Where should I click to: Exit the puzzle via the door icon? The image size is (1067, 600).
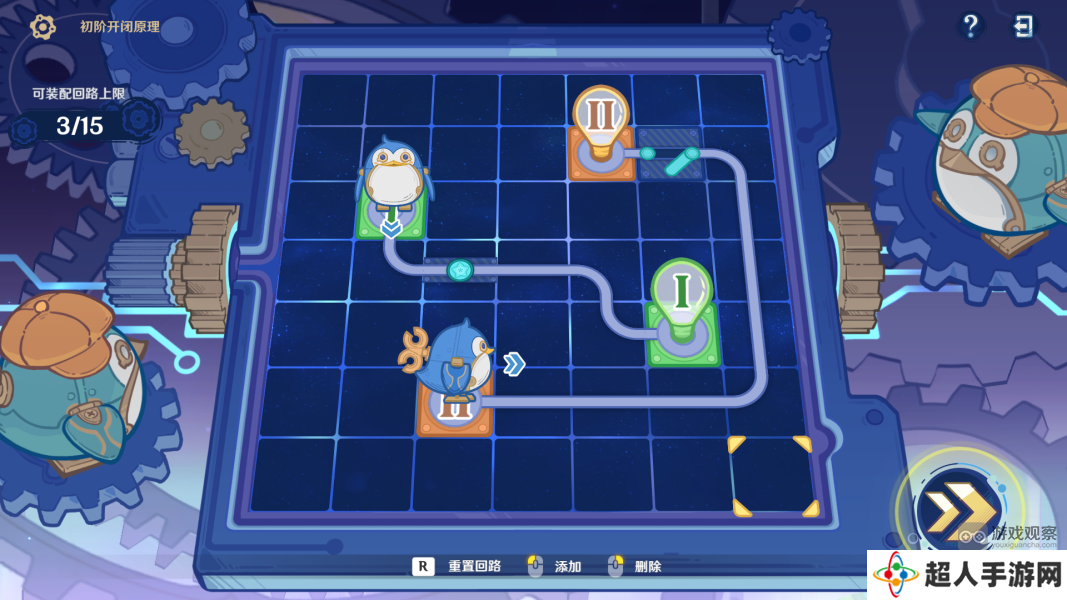[1024, 26]
